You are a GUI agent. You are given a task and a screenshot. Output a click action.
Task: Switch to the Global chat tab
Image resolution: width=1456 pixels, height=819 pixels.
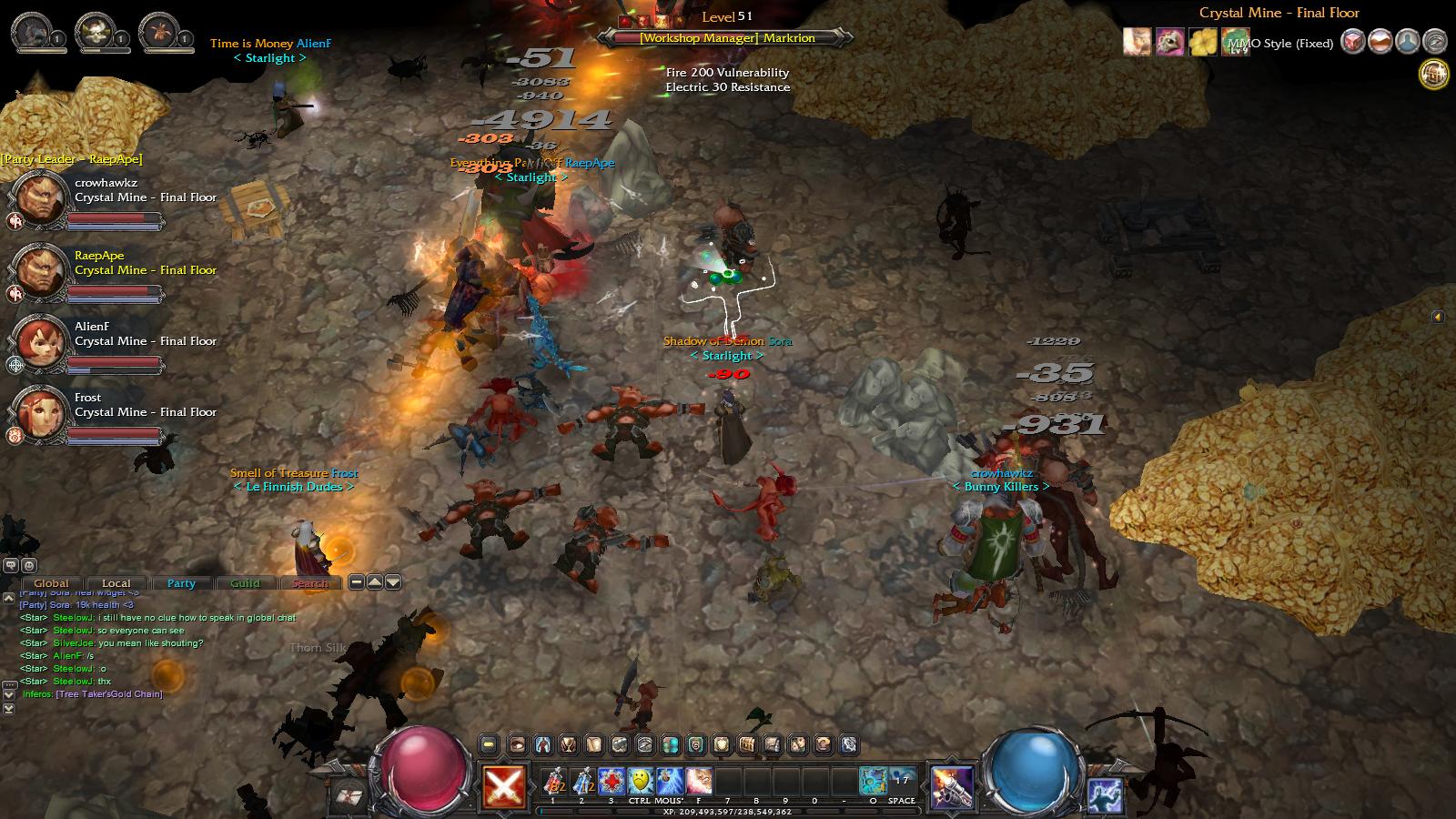[x=51, y=583]
